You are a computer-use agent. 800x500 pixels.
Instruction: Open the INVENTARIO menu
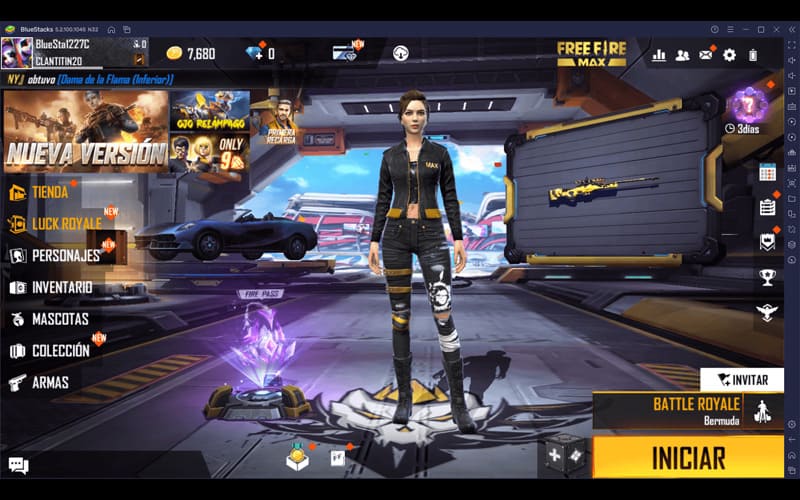click(x=61, y=287)
